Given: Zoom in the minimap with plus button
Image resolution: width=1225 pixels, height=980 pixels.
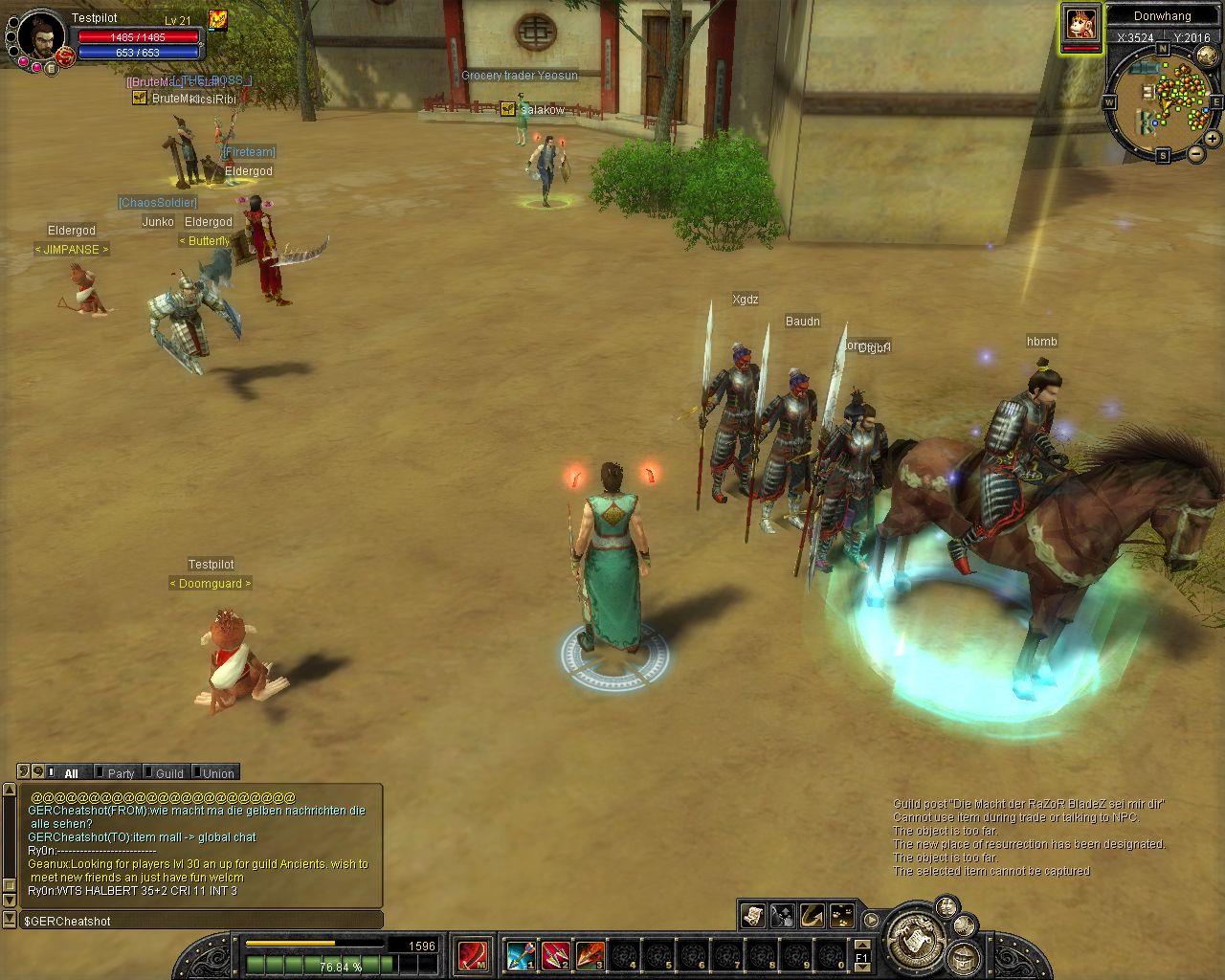Looking at the screenshot, I should point(1214,139).
